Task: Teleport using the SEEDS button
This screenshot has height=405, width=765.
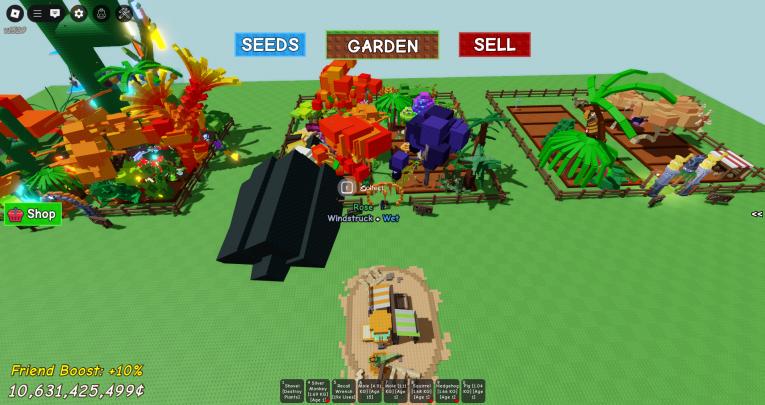Action: point(270,45)
